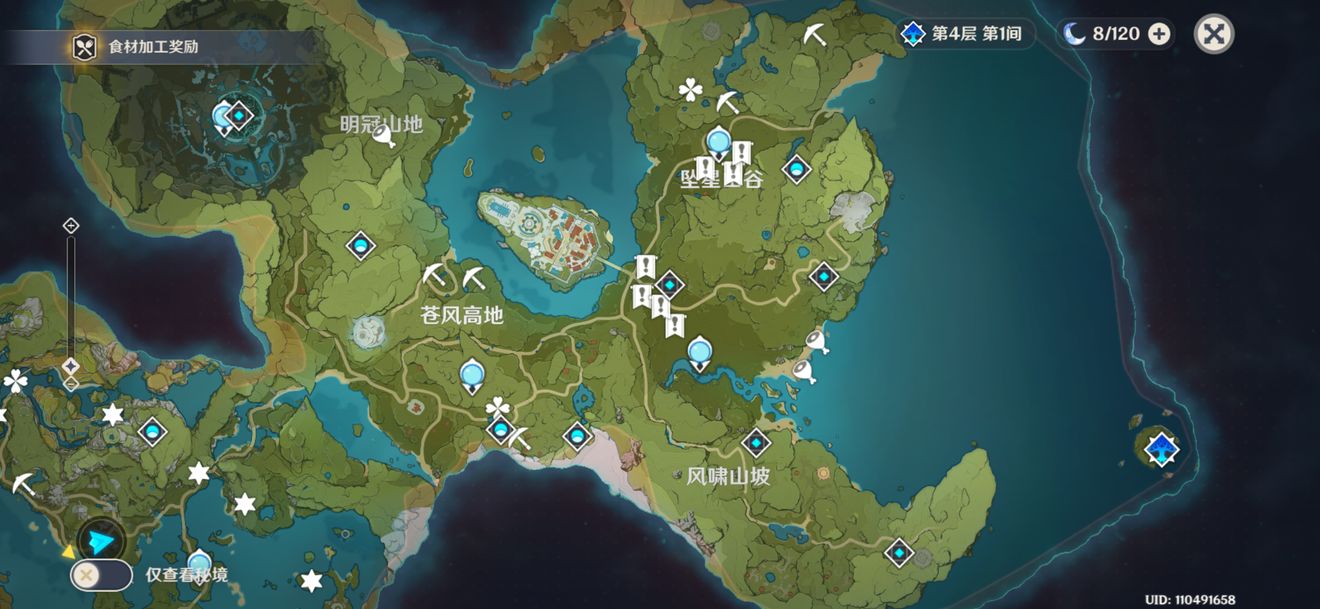Click the diamond handle on the zoom slider

click(71, 366)
